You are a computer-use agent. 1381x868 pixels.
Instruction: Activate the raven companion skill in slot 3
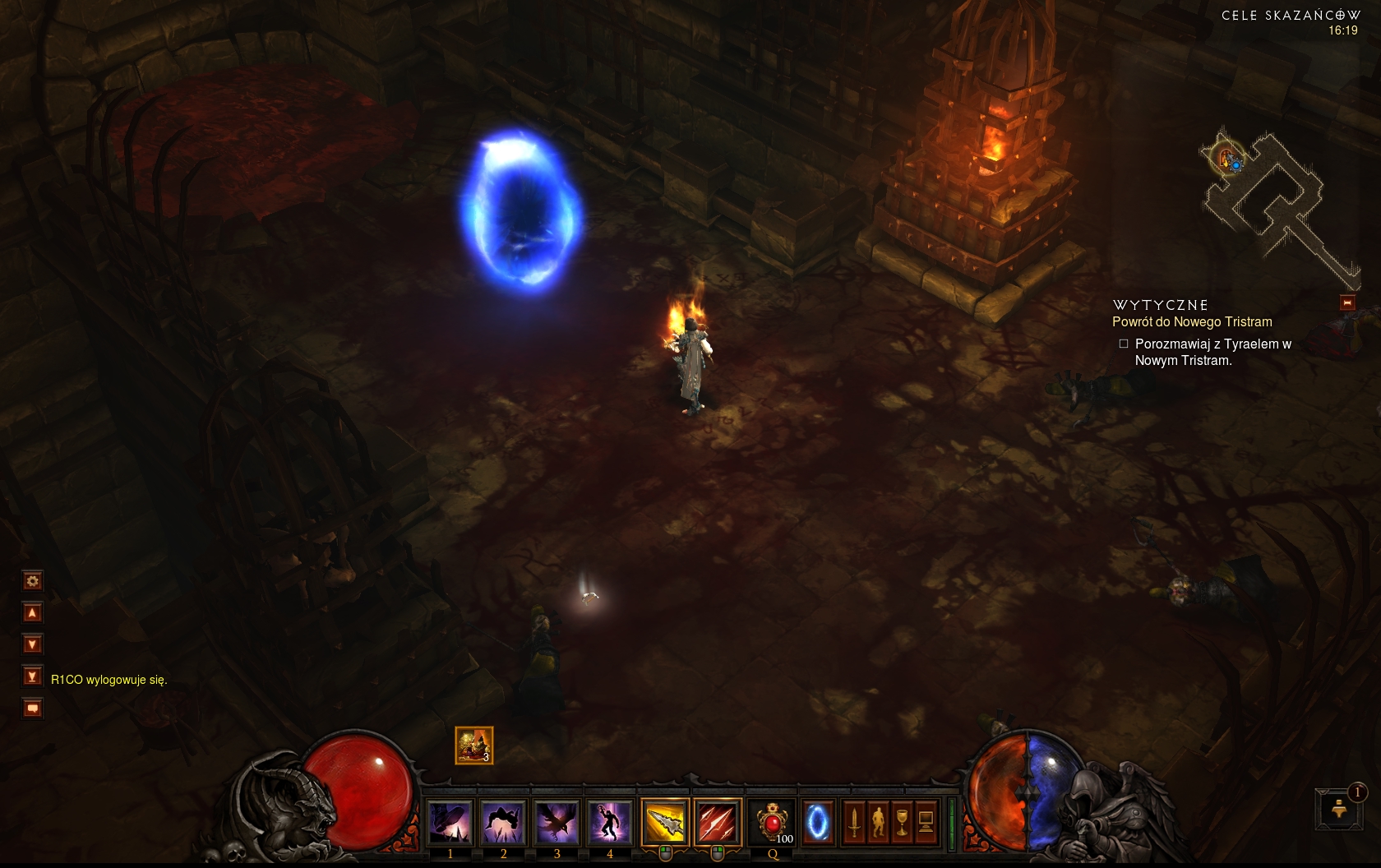click(x=557, y=822)
